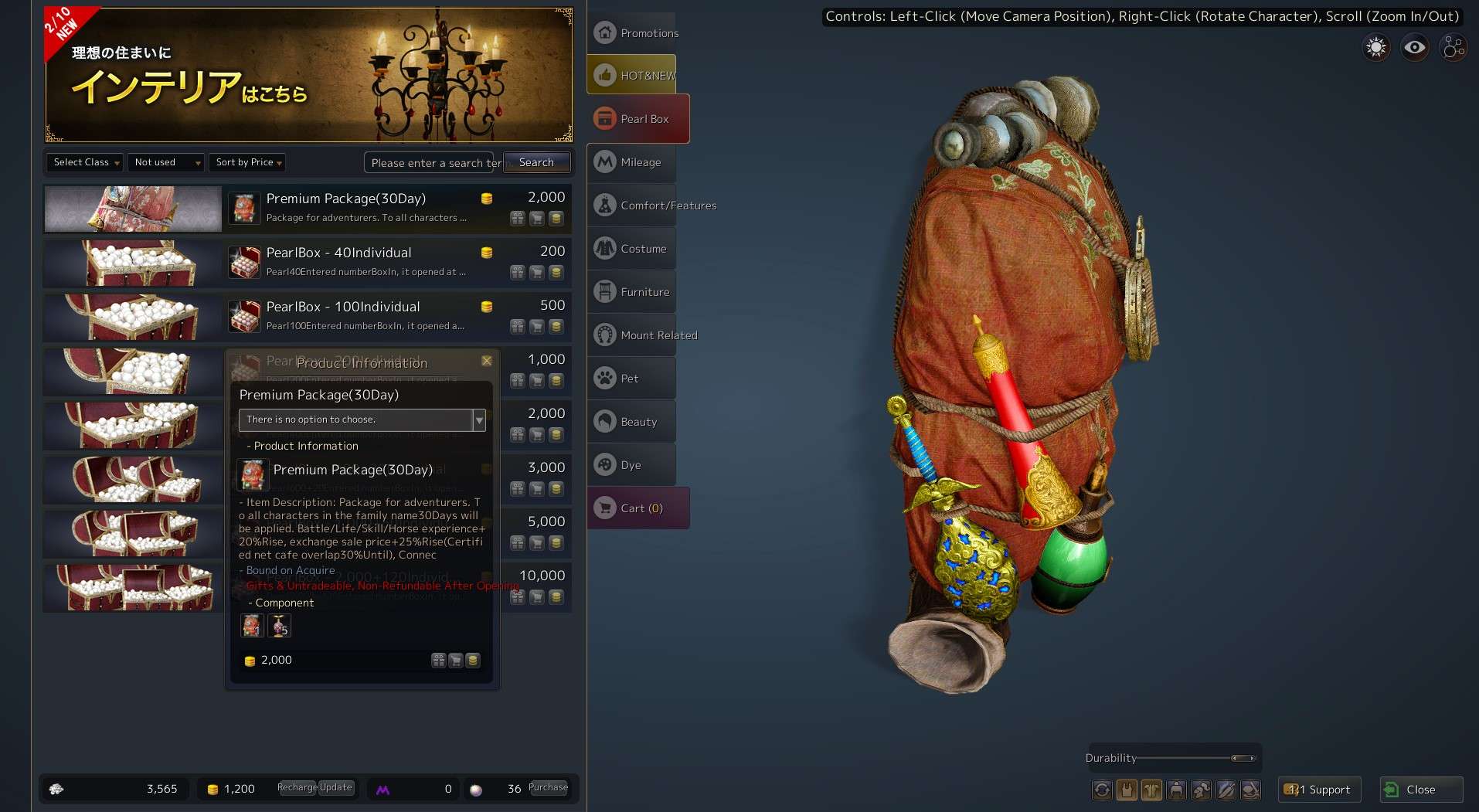This screenshot has width=1479, height=812.
Task: Open the Furniture category
Action: pos(632,292)
